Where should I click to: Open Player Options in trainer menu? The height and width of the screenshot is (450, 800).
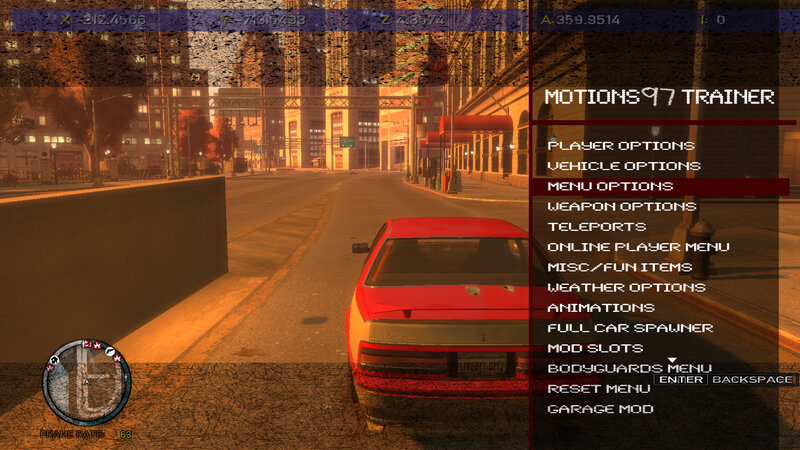click(621, 146)
